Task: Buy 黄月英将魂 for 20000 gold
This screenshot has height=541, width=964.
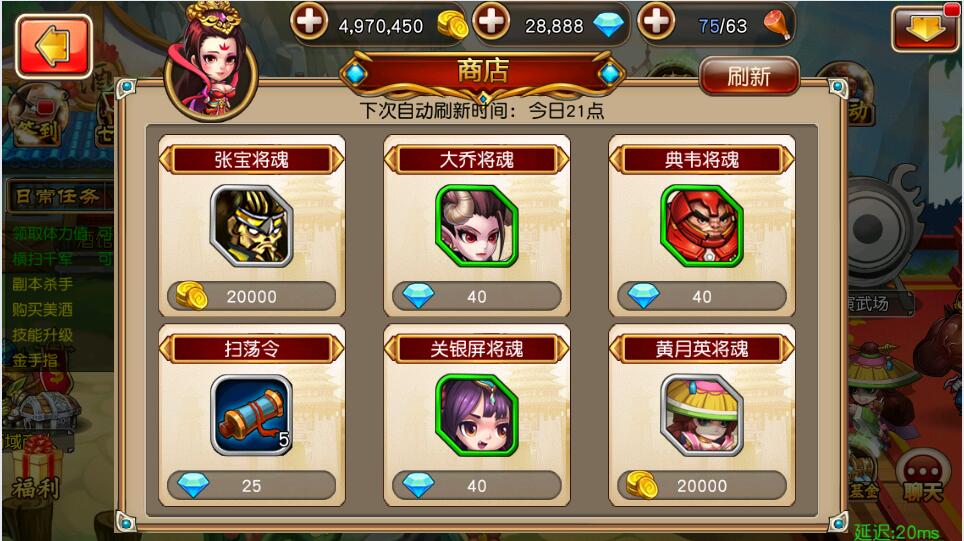Action: 702,485
